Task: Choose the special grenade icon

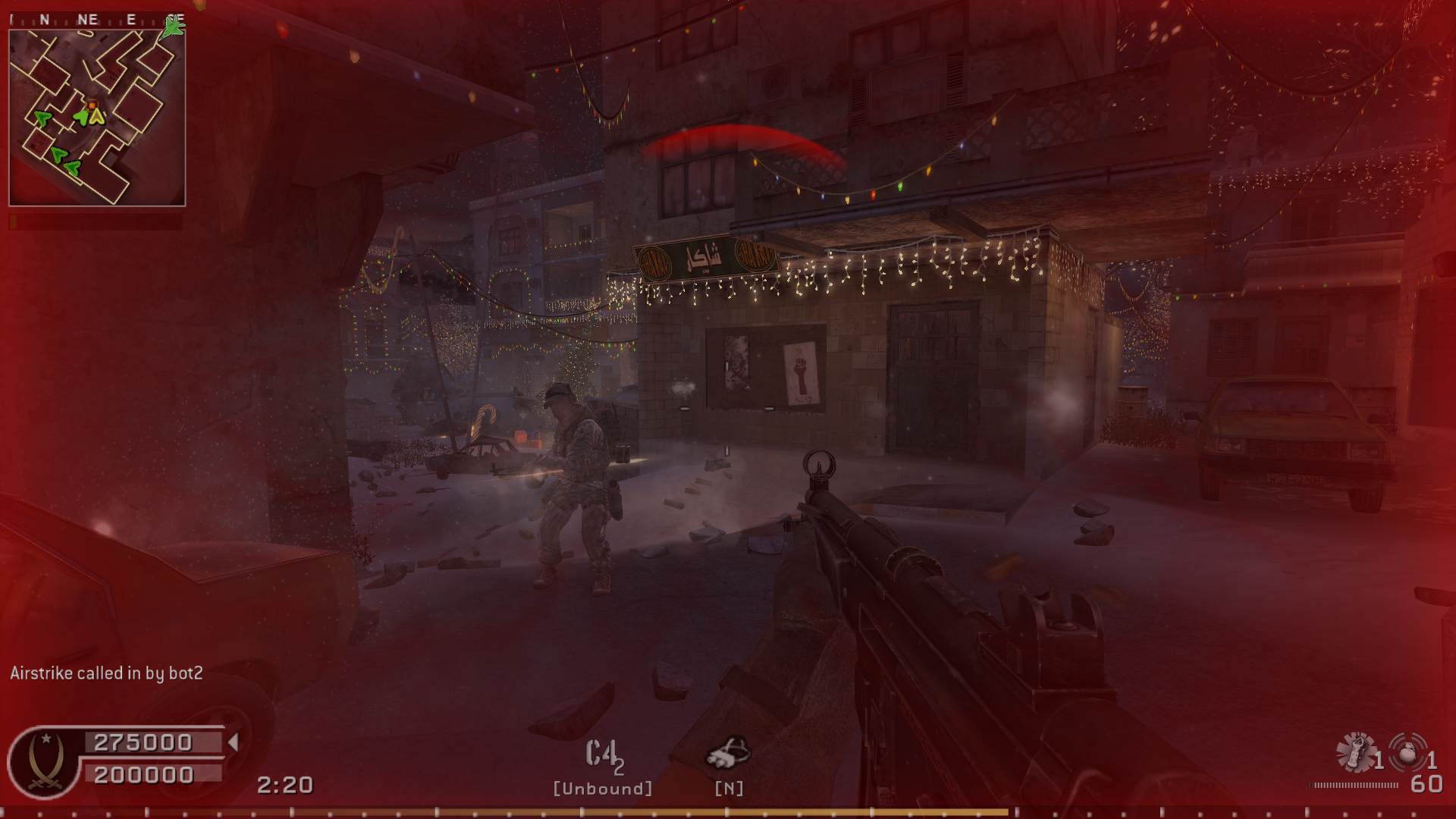Action: click(x=1355, y=752)
